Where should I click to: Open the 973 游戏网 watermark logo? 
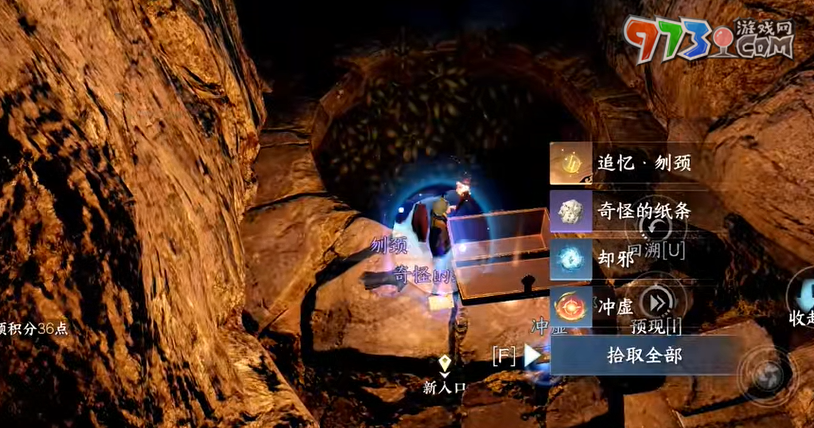[710, 40]
